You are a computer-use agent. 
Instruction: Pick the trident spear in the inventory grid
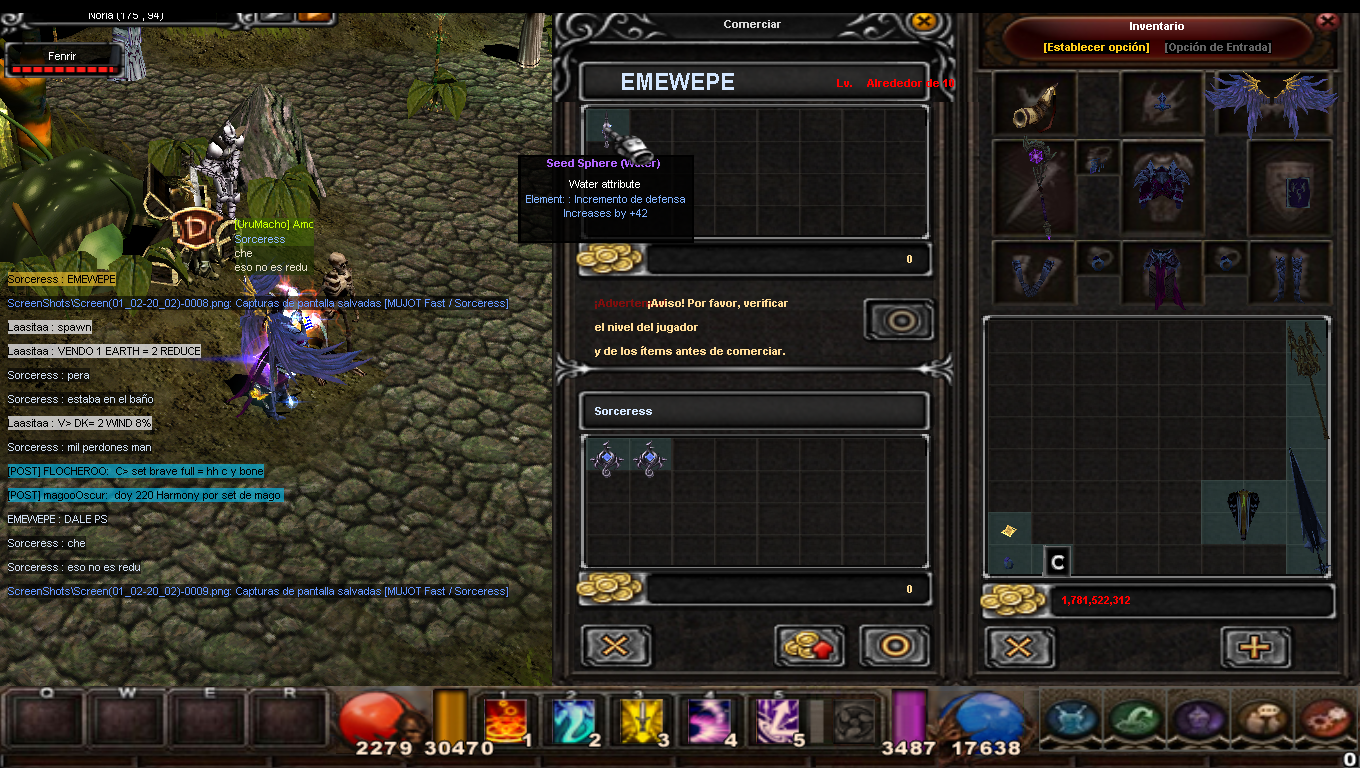[1306, 380]
